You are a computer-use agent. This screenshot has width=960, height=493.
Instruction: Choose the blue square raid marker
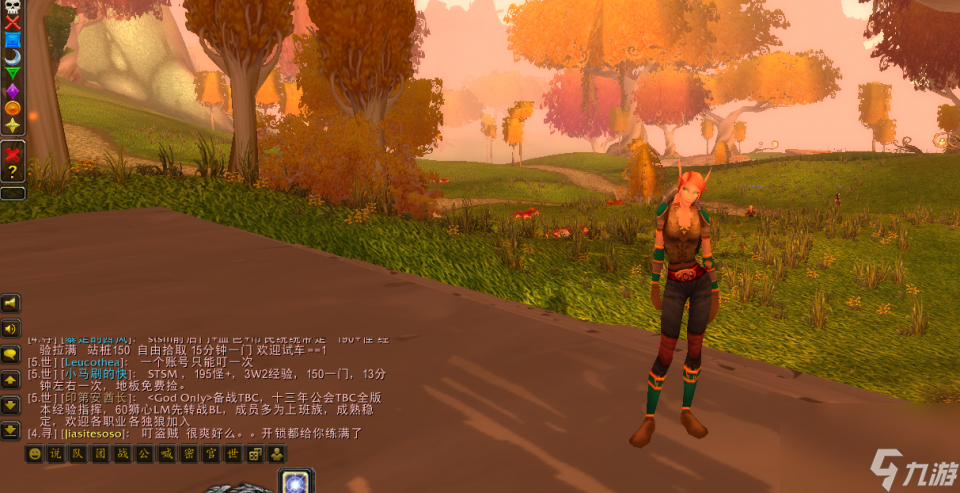point(13,39)
